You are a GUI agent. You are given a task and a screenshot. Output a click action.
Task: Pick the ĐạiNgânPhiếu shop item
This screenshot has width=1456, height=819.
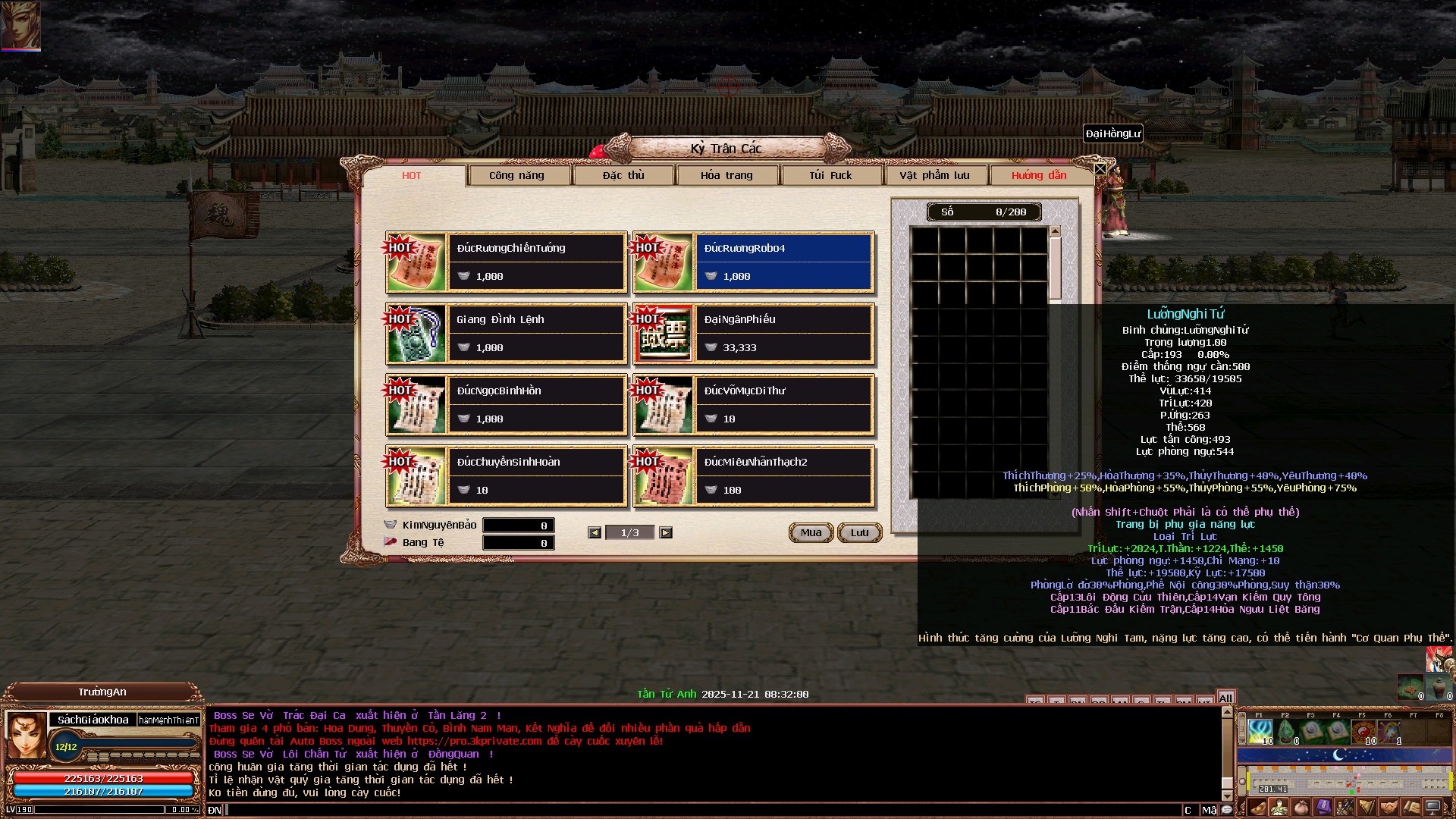783,334
